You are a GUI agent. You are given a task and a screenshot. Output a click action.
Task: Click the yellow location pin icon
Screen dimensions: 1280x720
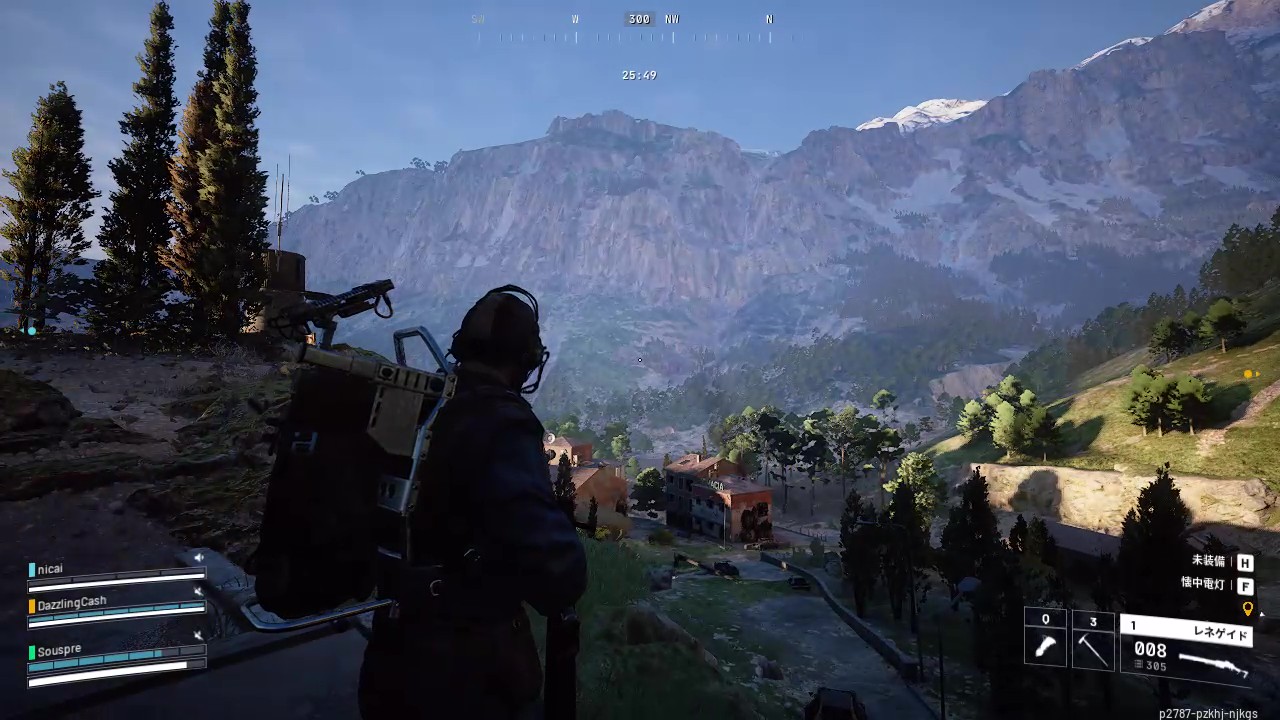point(1247,608)
